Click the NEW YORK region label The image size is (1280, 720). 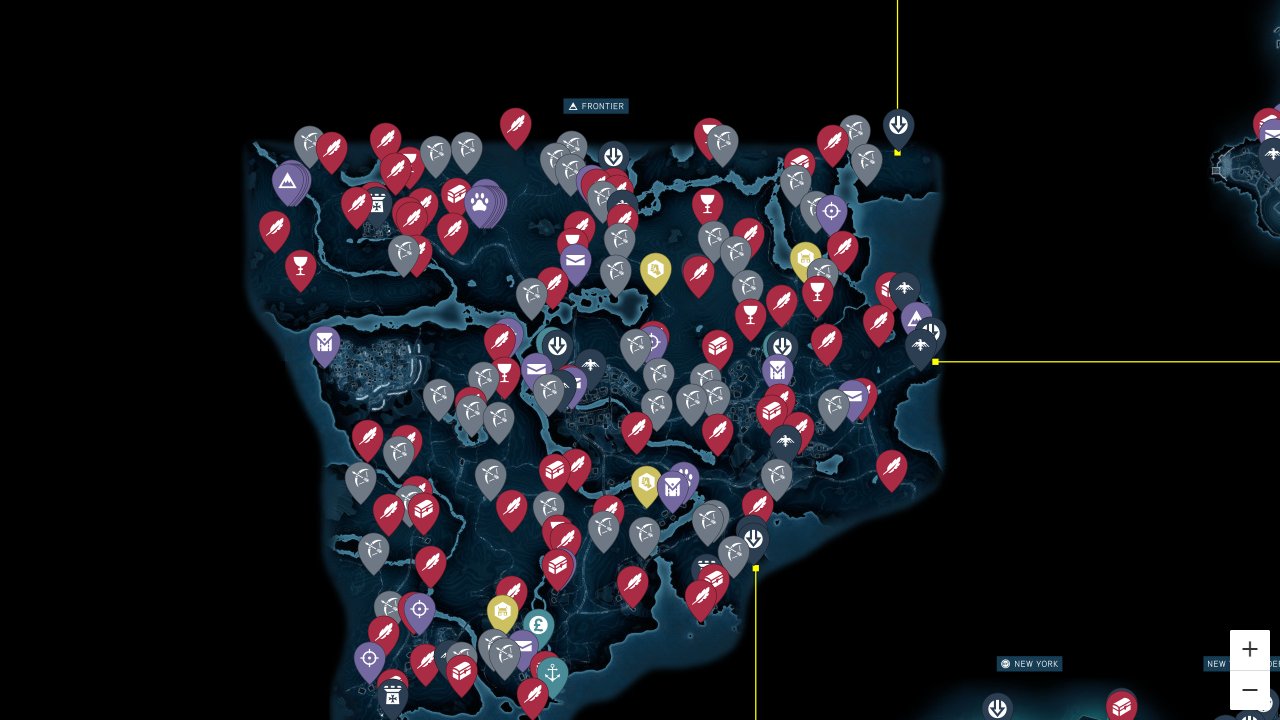point(1029,663)
